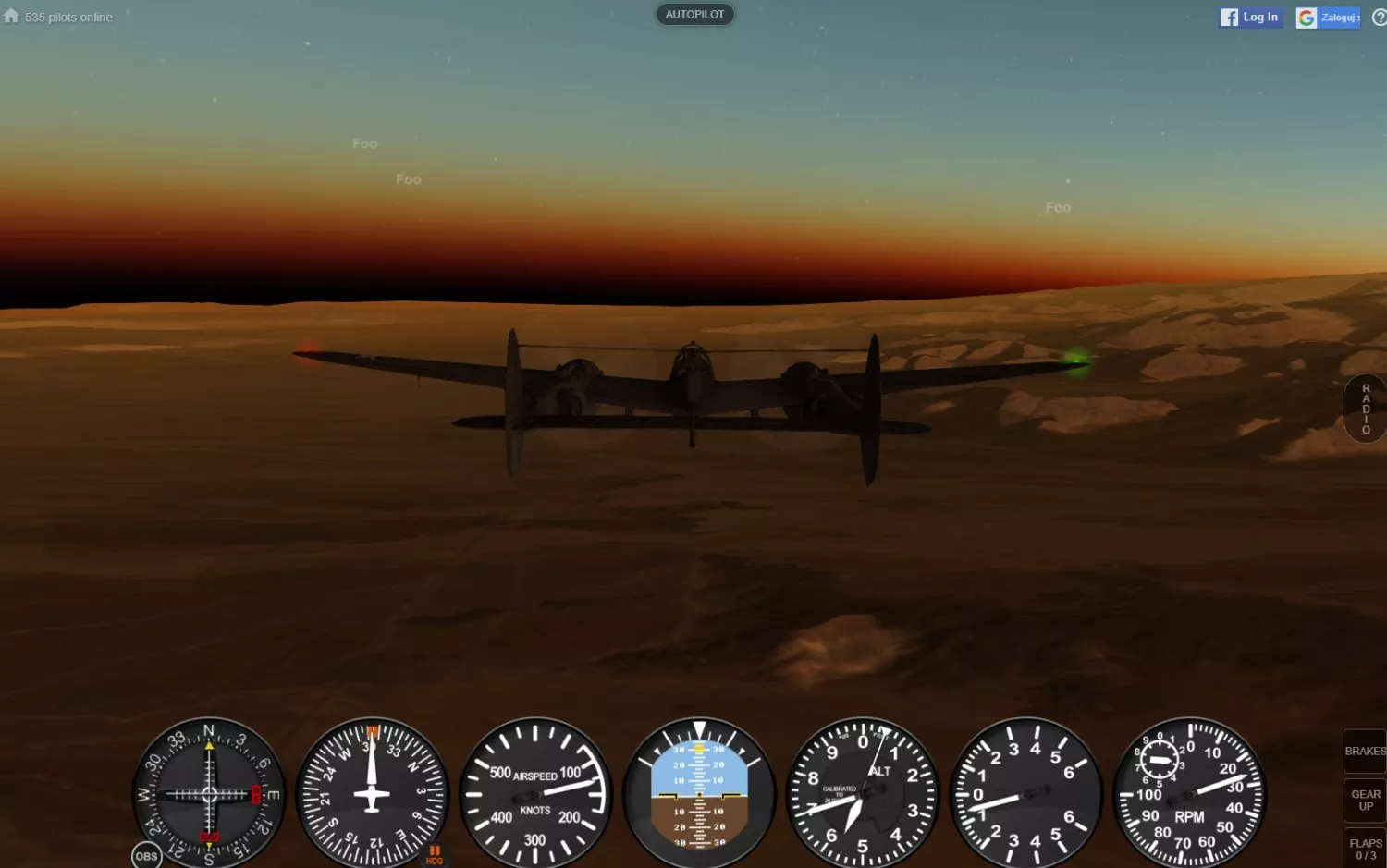Screen dimensions: 1387x868
Task: Open the help question mark icon
Action: tap(1379, 18)
